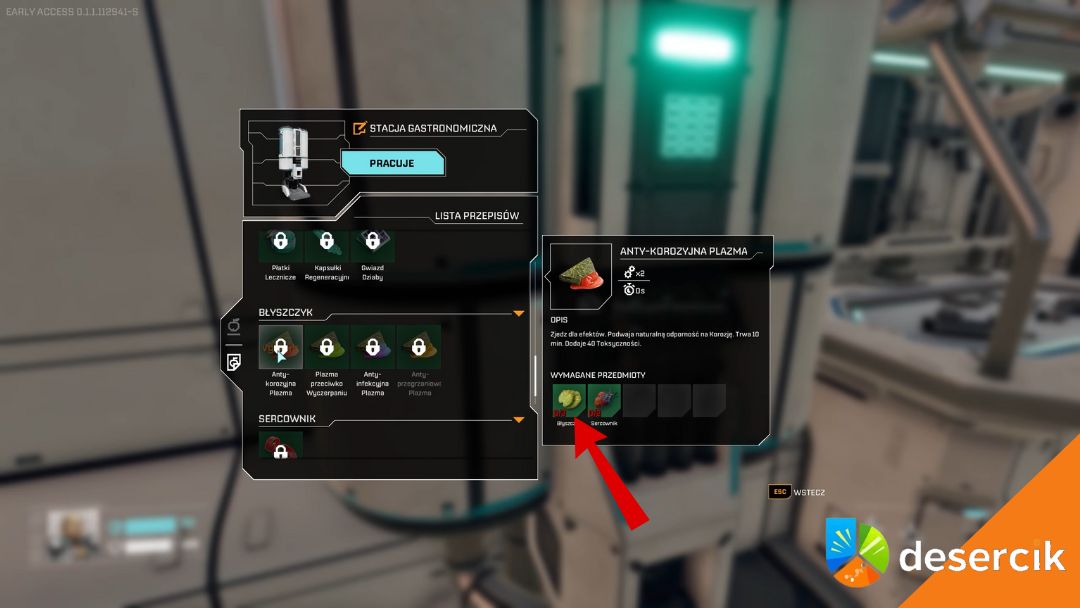Screen dimensions: 1080x608
Task: Go back with the Wstecz button
Action: pyautogui.click(x=797, y=492)
